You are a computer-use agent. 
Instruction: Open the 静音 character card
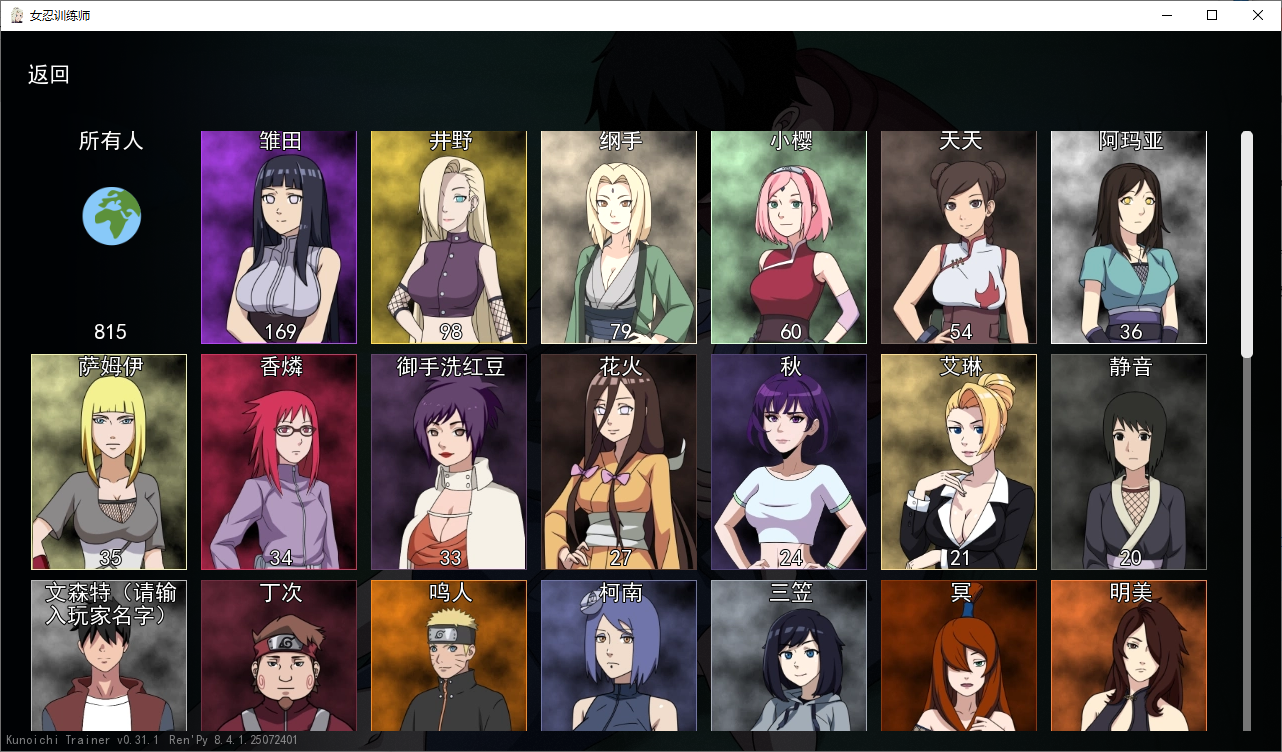[x=1129, y=462]
